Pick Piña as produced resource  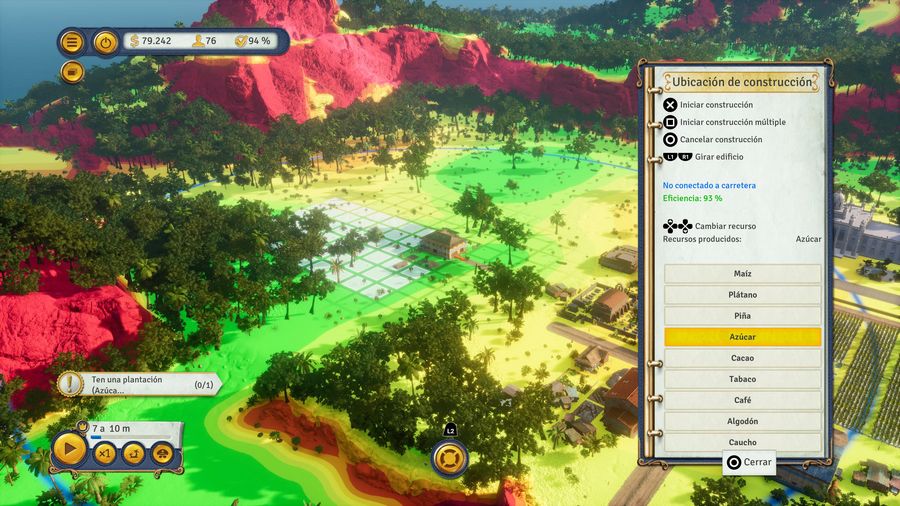[x=742, y=316]
